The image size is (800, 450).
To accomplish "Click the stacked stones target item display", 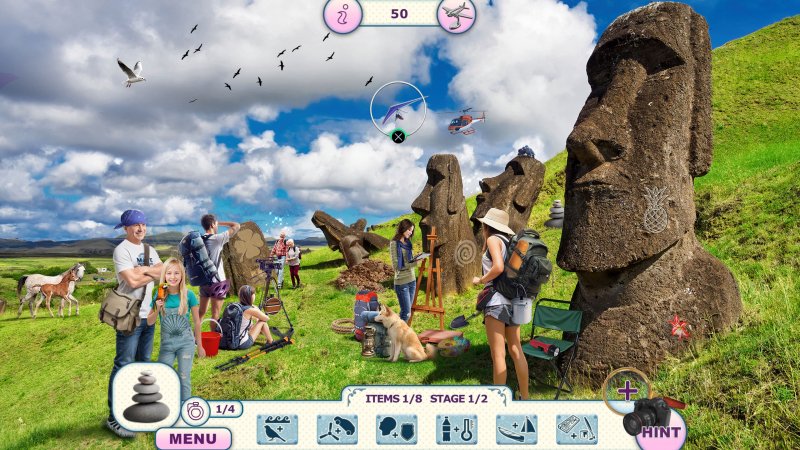I will [146, 398].
